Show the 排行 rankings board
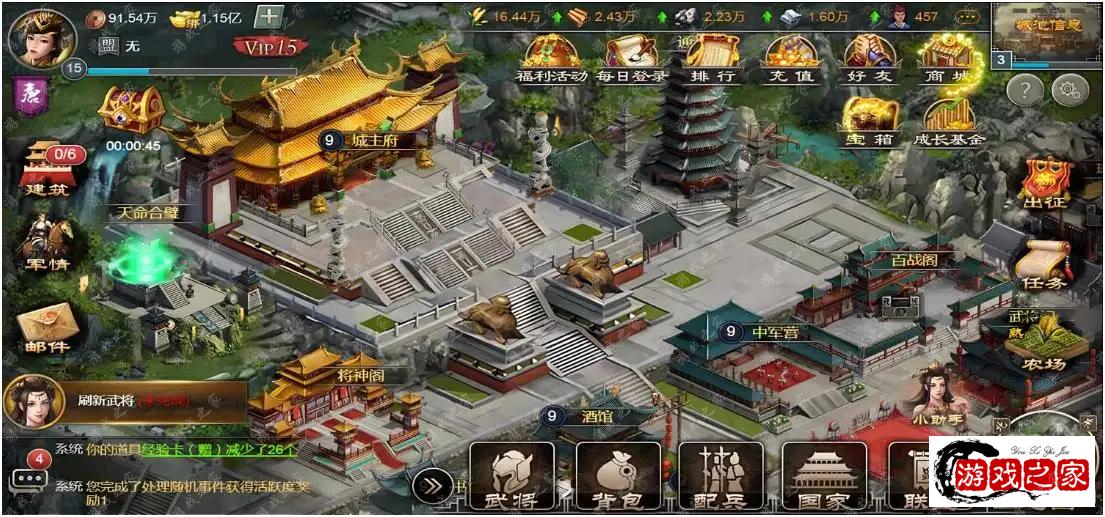 711,59
